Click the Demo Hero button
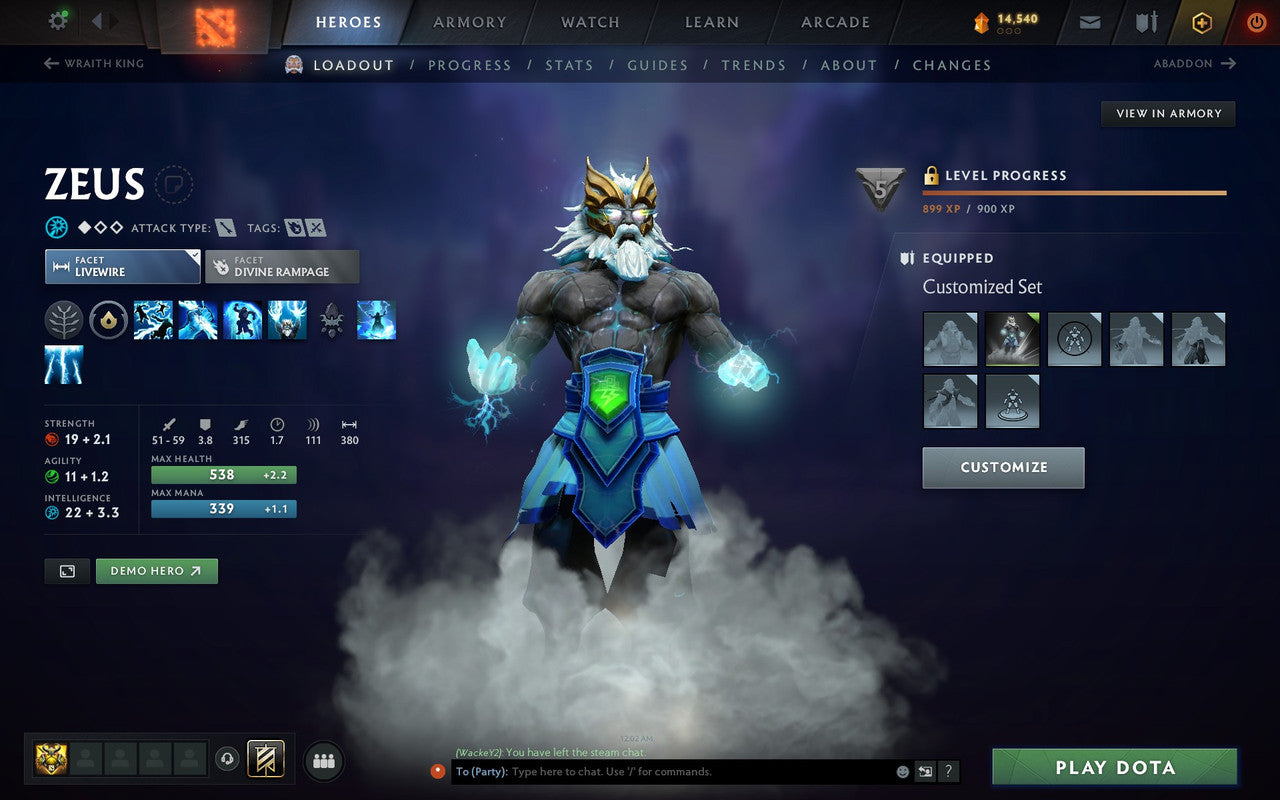This screenshot has width=1280, height=800. tap(156, 570)
